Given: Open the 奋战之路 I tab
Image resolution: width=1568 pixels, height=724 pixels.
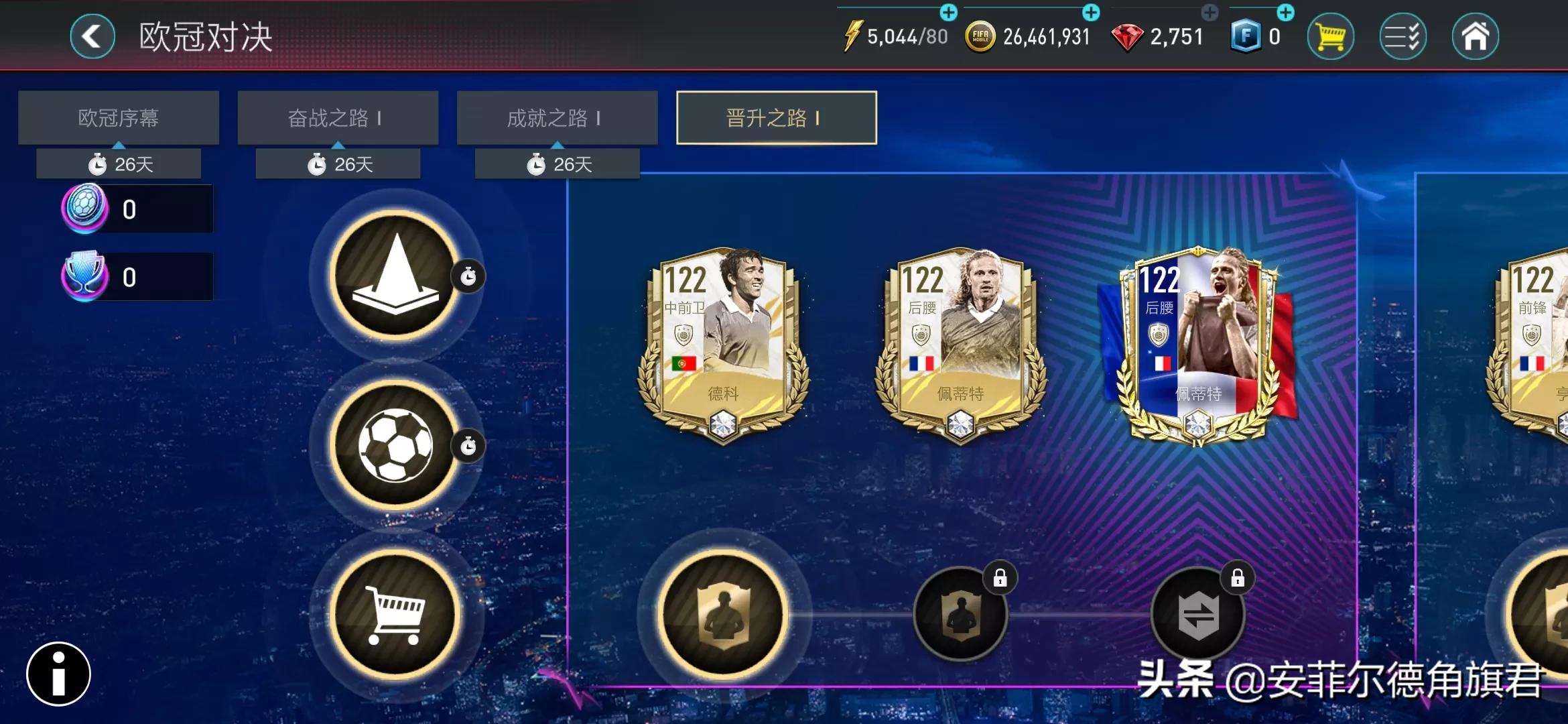Looking at the screenshot, I should pyautogui.click(x=337, y=117).
